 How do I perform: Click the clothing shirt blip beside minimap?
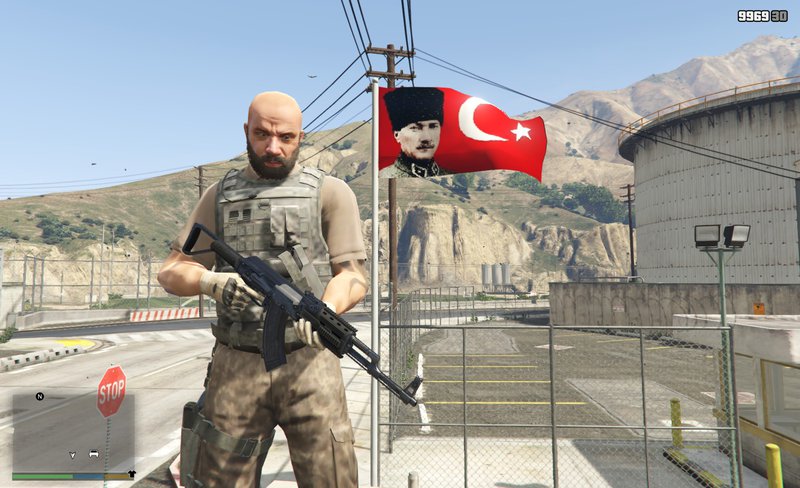132,472
